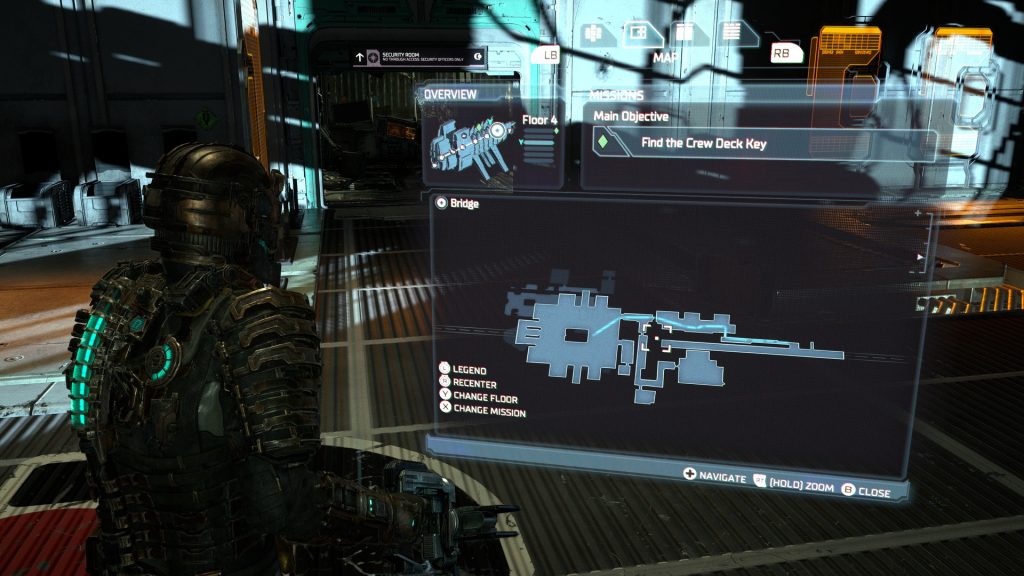Activate the Change Floor option
Screen dimensions: 1024x576
pyautogui.click(x=484, y=398)
